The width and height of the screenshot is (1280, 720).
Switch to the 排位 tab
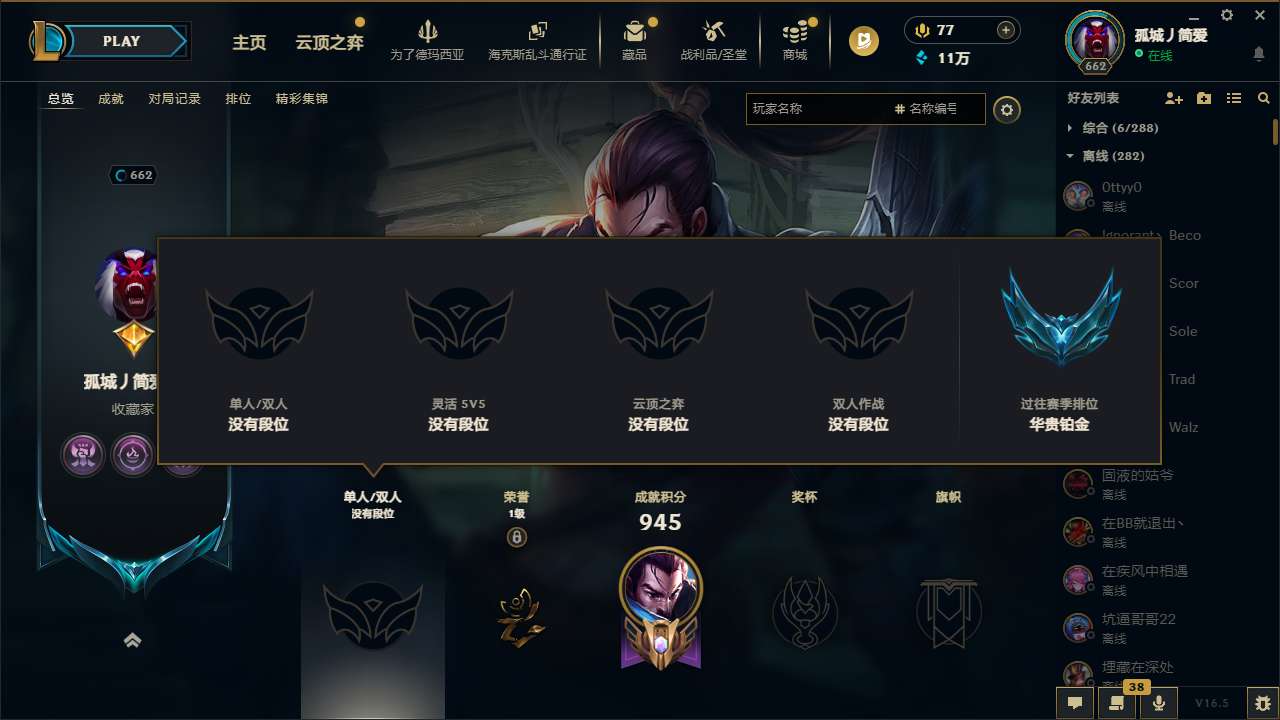(x=239, y=98)
